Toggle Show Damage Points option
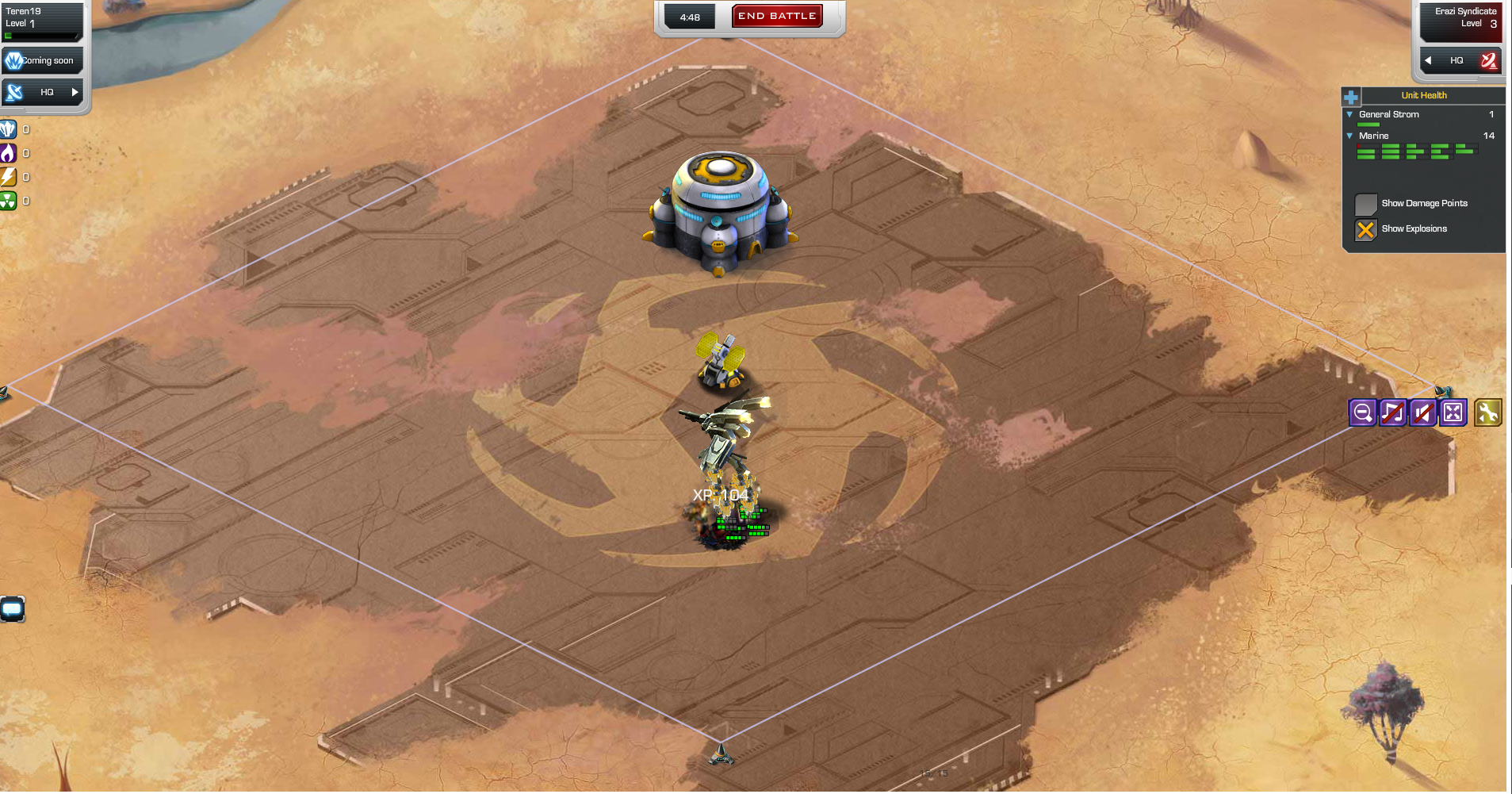The image size is (1512, 794). (x=1366, y=204)
